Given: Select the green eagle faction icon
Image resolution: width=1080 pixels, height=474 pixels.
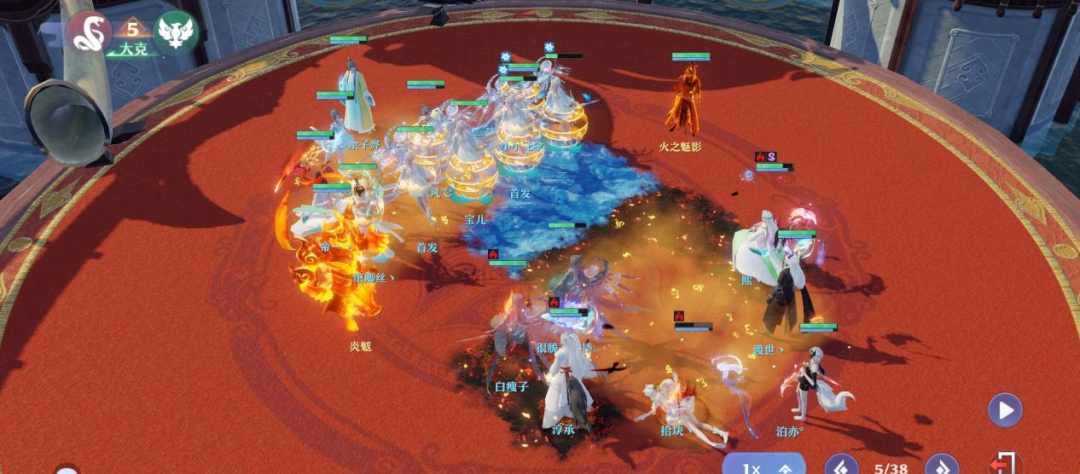Looking at the screenshot, I should pos(176,32).
